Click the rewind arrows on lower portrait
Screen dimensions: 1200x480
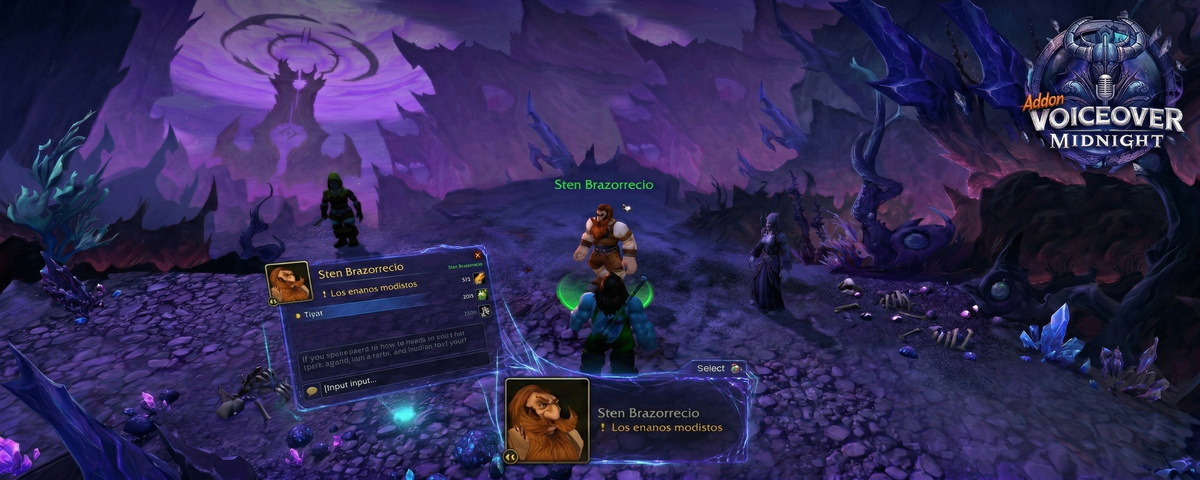[x=511, y=456]
